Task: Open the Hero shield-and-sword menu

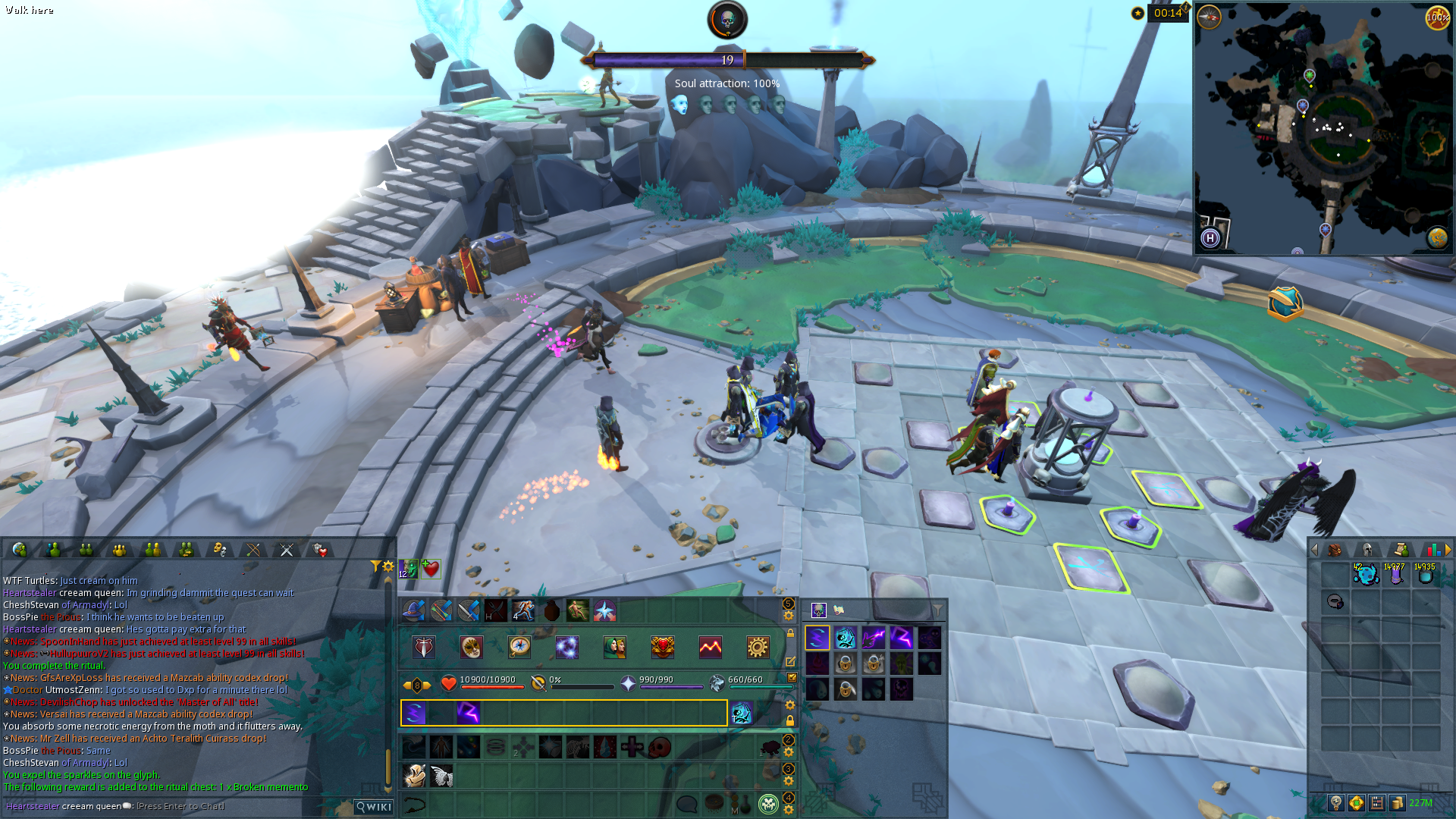Action: [x=424, y=647]
